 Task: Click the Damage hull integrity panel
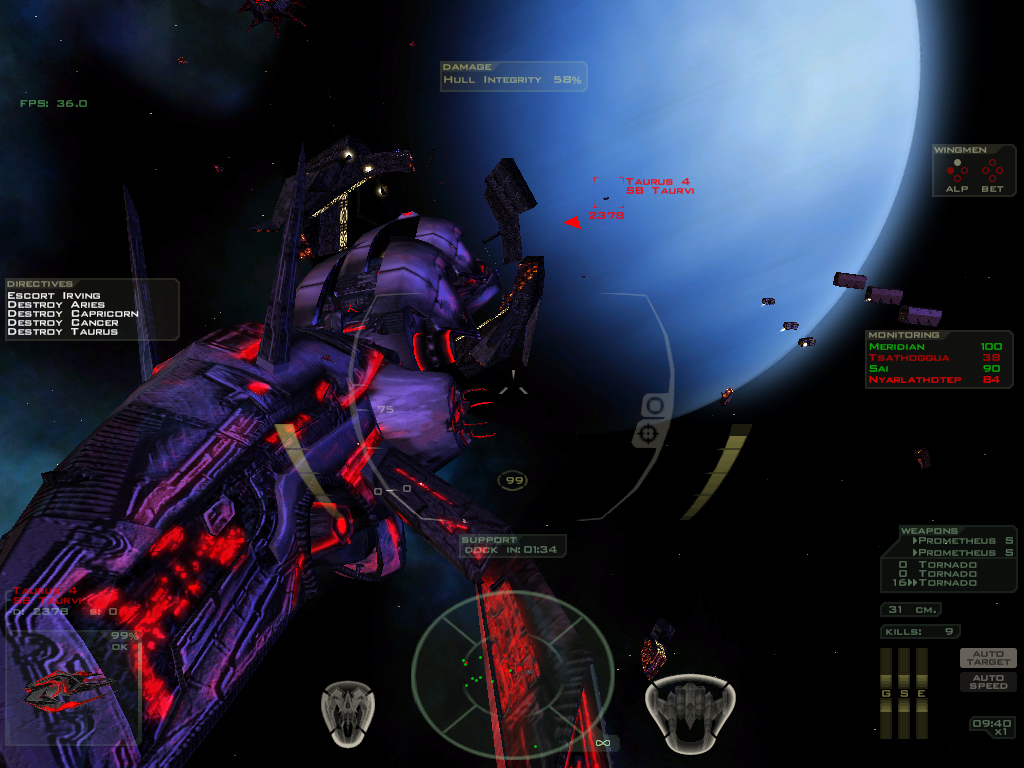coord(513,76)
